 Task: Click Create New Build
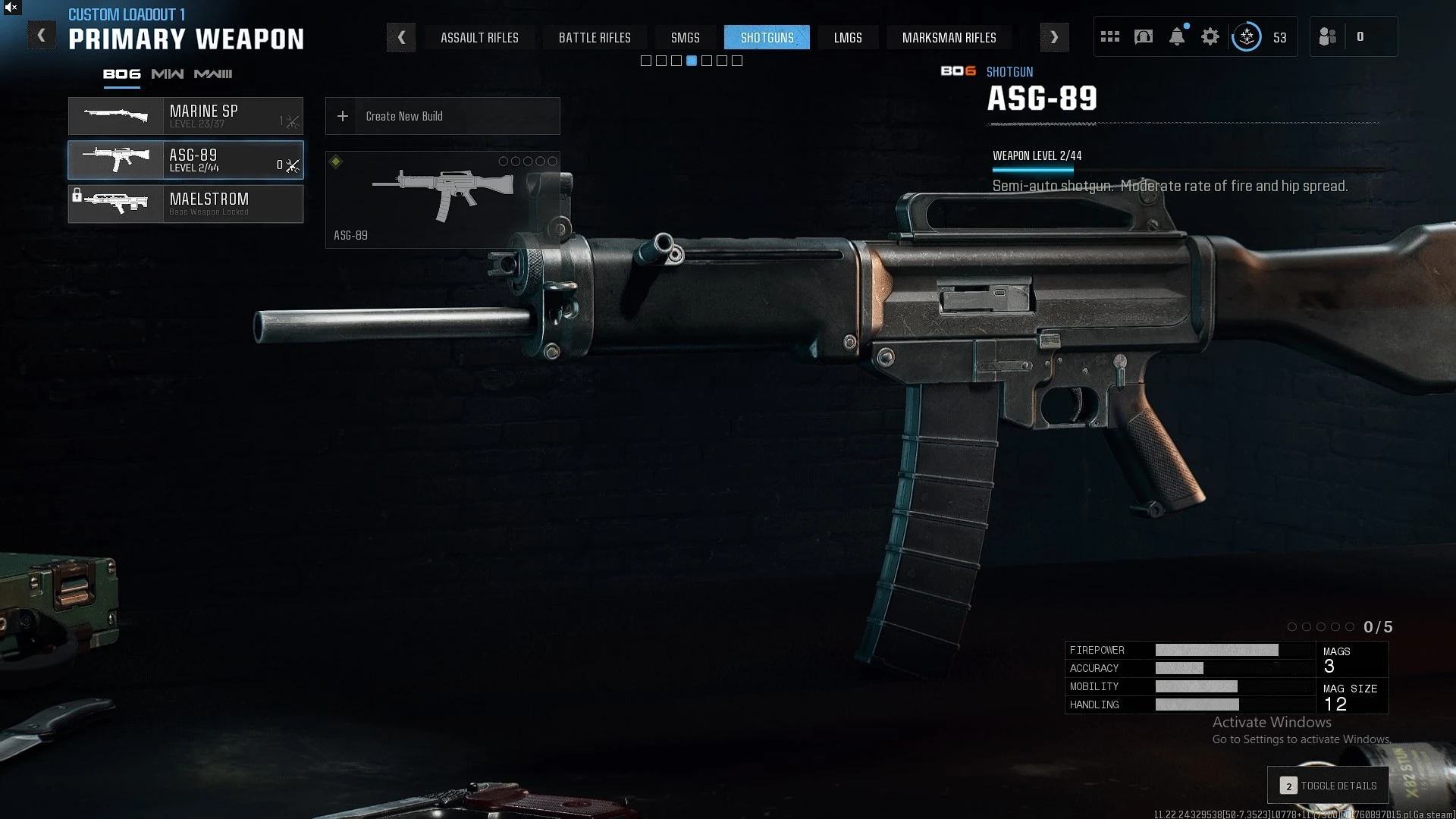(x=442, y=116)
